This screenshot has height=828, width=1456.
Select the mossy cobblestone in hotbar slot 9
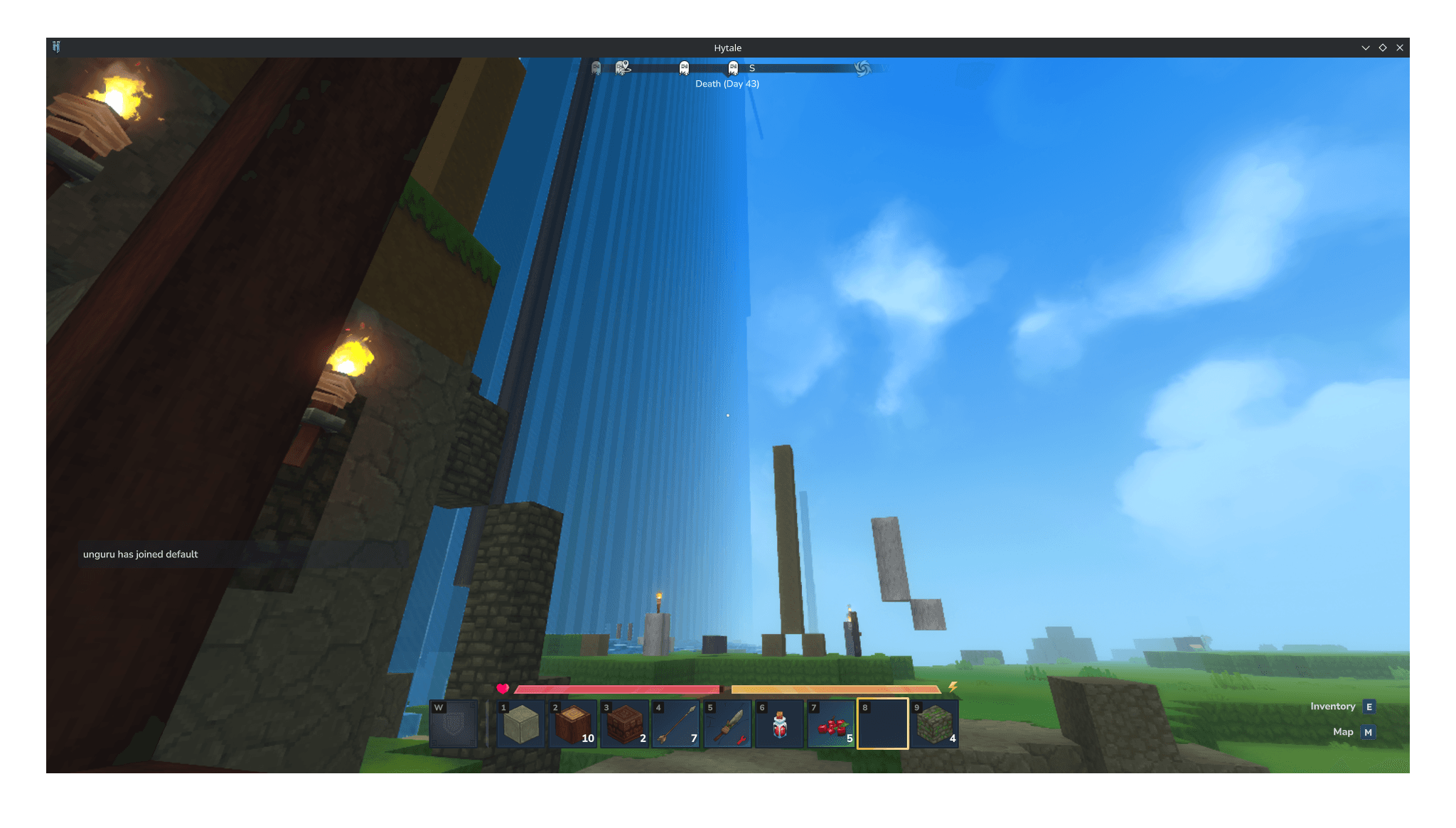(x=933, y=724)
